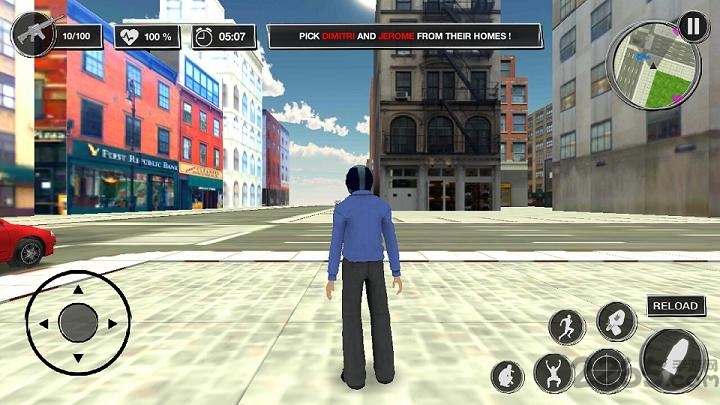Image resolution: width=720 pixels, height=405 pixels.
Task: Select the mission objective banner
Action: point(405,36)
